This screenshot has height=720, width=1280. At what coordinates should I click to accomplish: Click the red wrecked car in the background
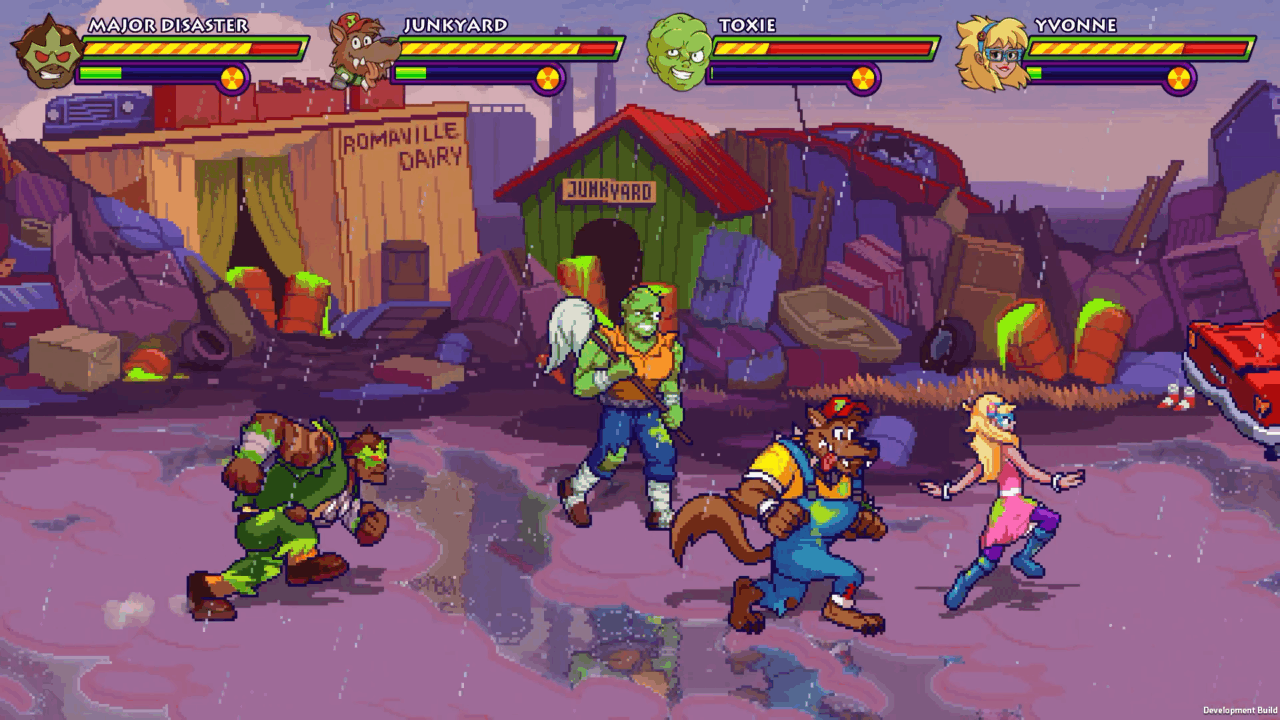pos(880,155)
